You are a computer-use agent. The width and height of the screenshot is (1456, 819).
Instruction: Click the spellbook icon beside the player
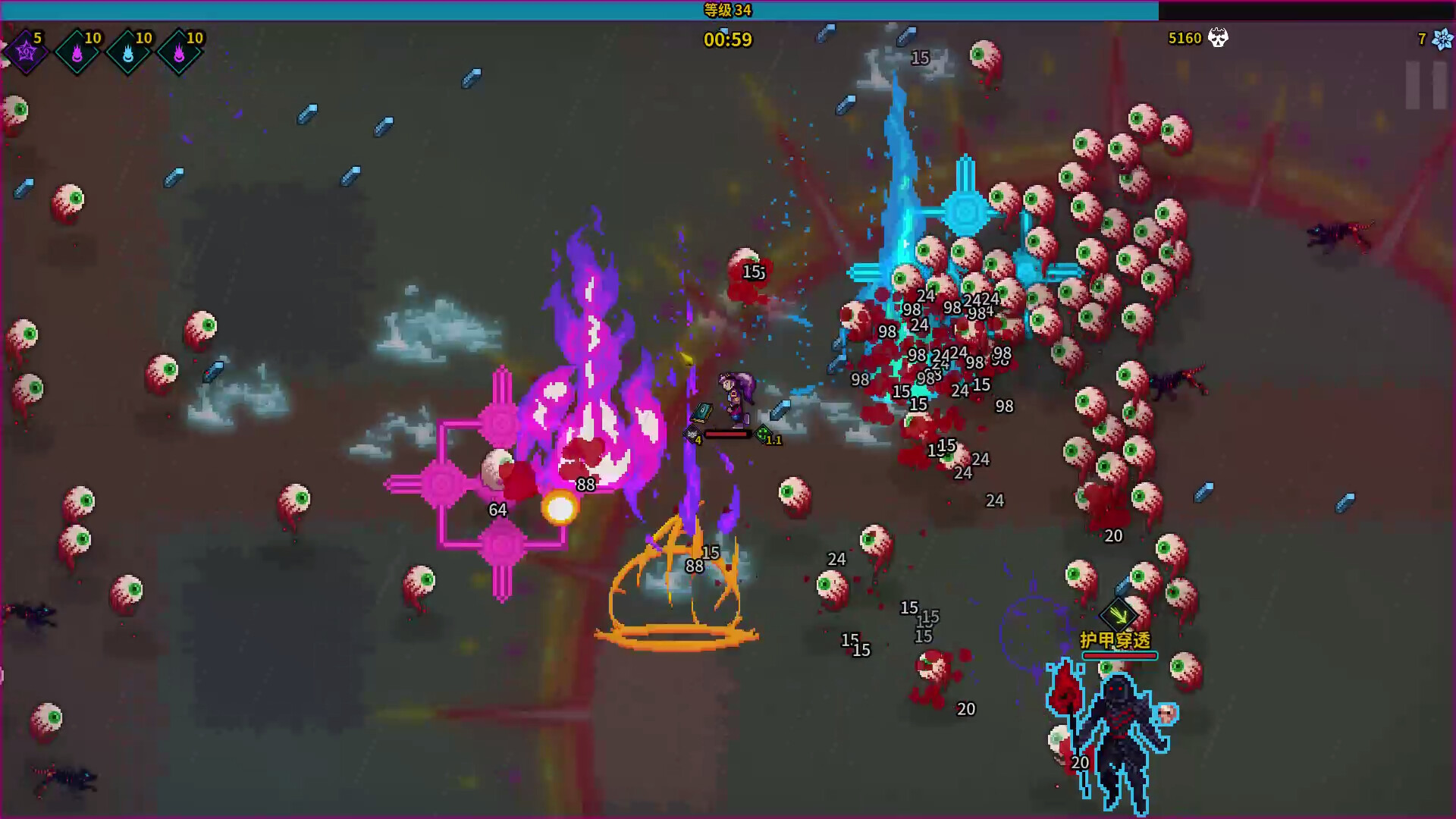point(701,413)
